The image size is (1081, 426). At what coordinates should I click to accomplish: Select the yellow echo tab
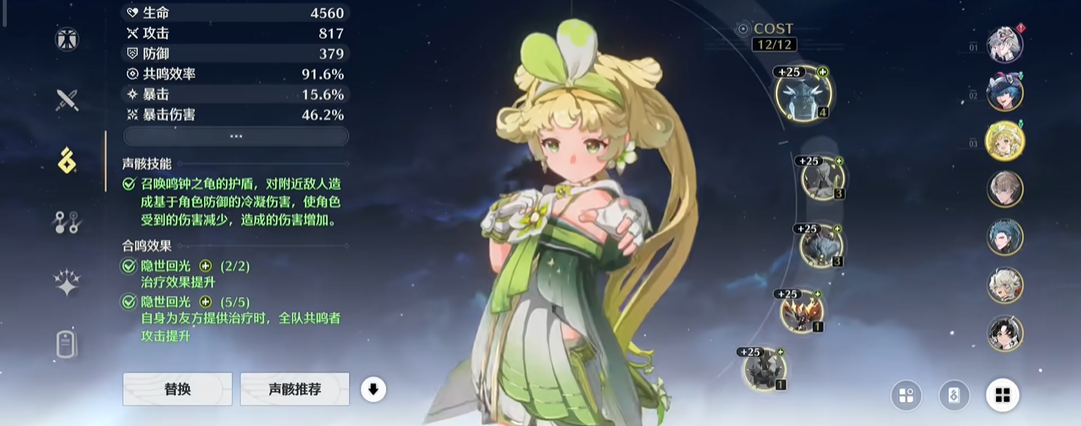(x=67, y=160)
